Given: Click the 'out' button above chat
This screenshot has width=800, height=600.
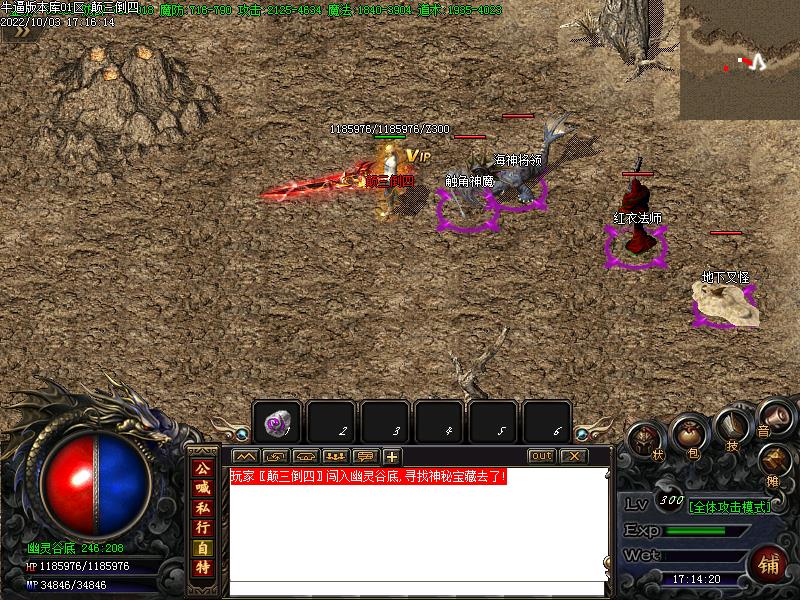Looking at the screenshot, I should pyautogui.click(x=541, y=456).
